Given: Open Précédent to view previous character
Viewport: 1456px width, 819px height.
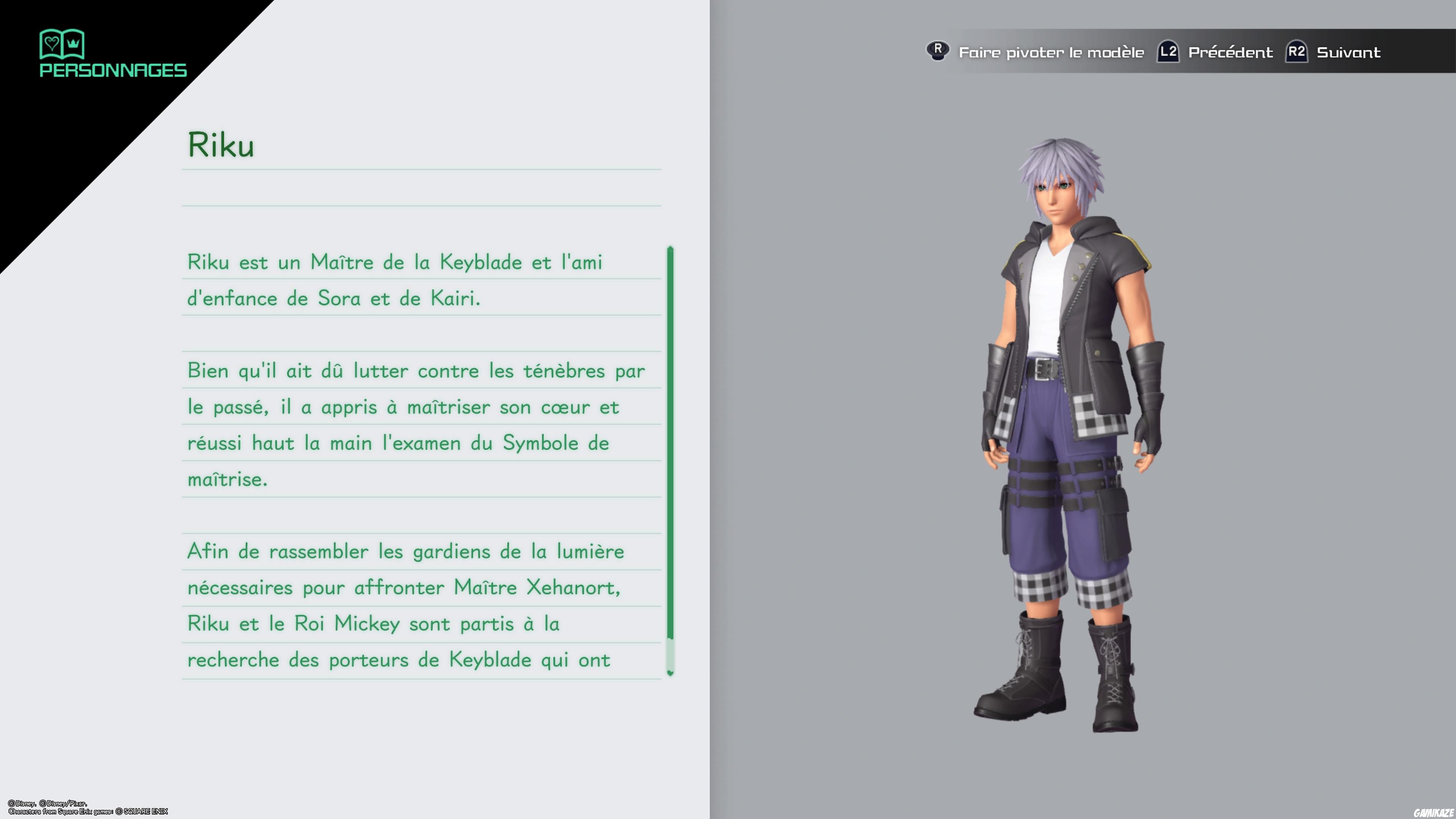Looking at the screenshot, I should tap(1232, 52).
